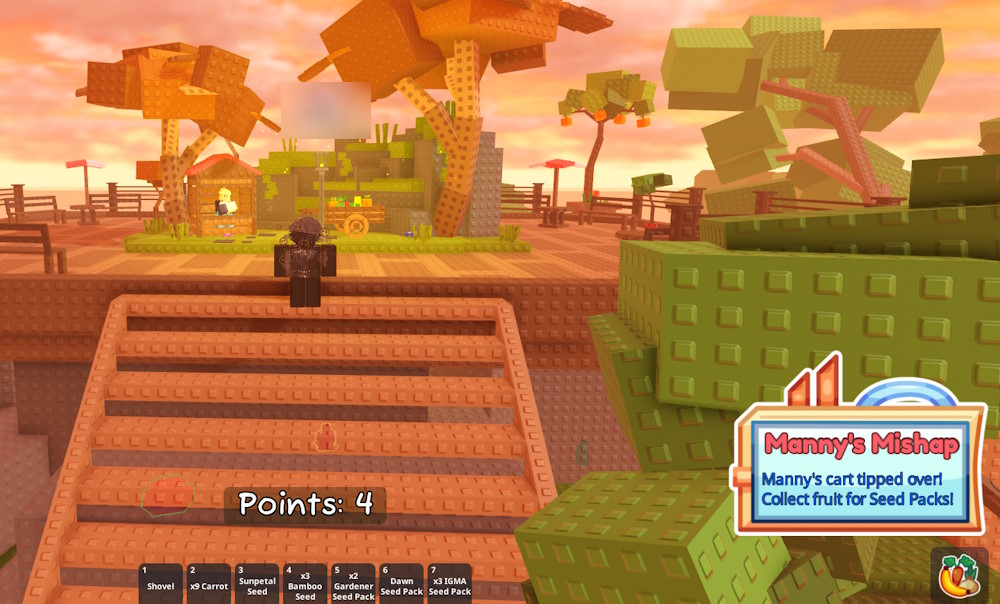
Task: Open the Manny's Mishap event notice
Action: pyautogui.click(x=860, y=470)
